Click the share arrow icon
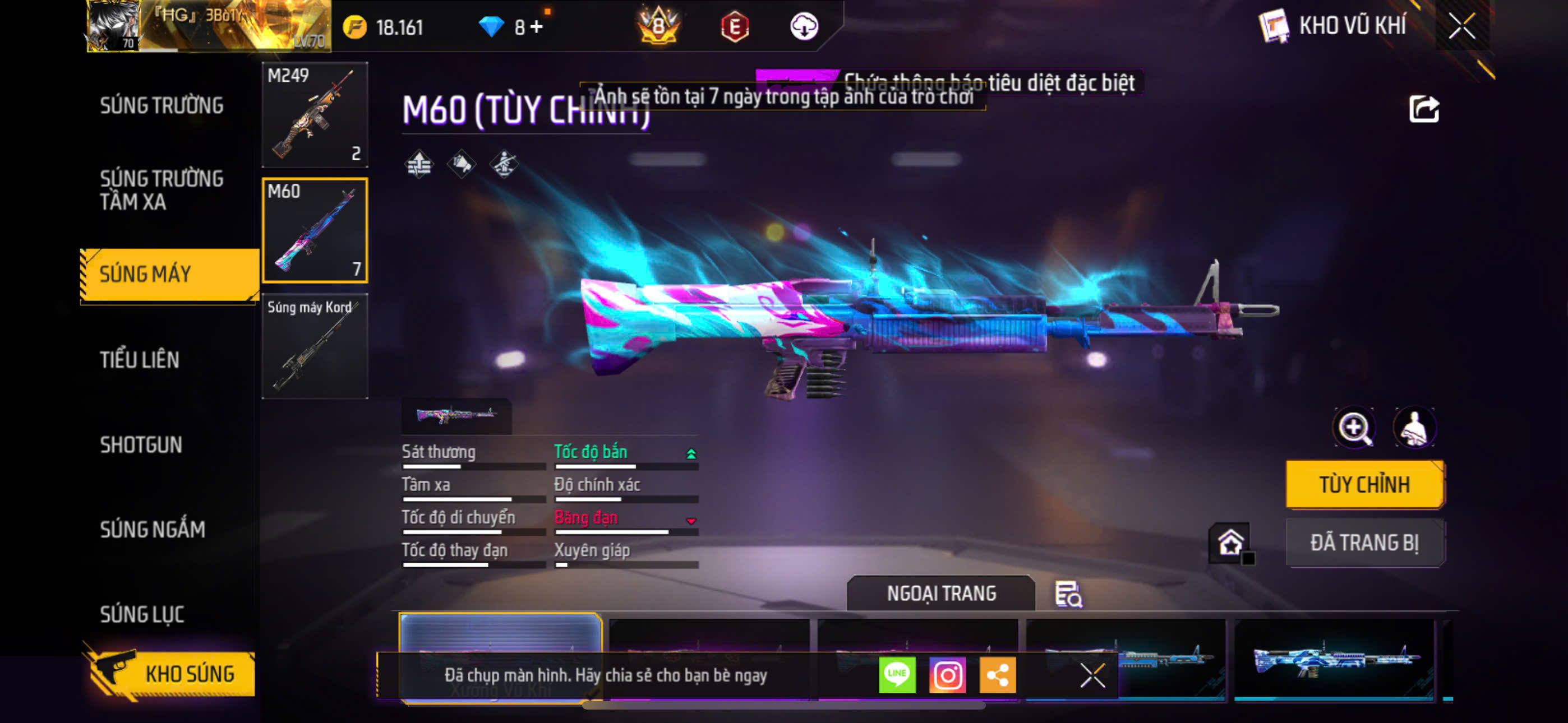1568x723 pixels. pyautogui.click(x=1424, y=109)
